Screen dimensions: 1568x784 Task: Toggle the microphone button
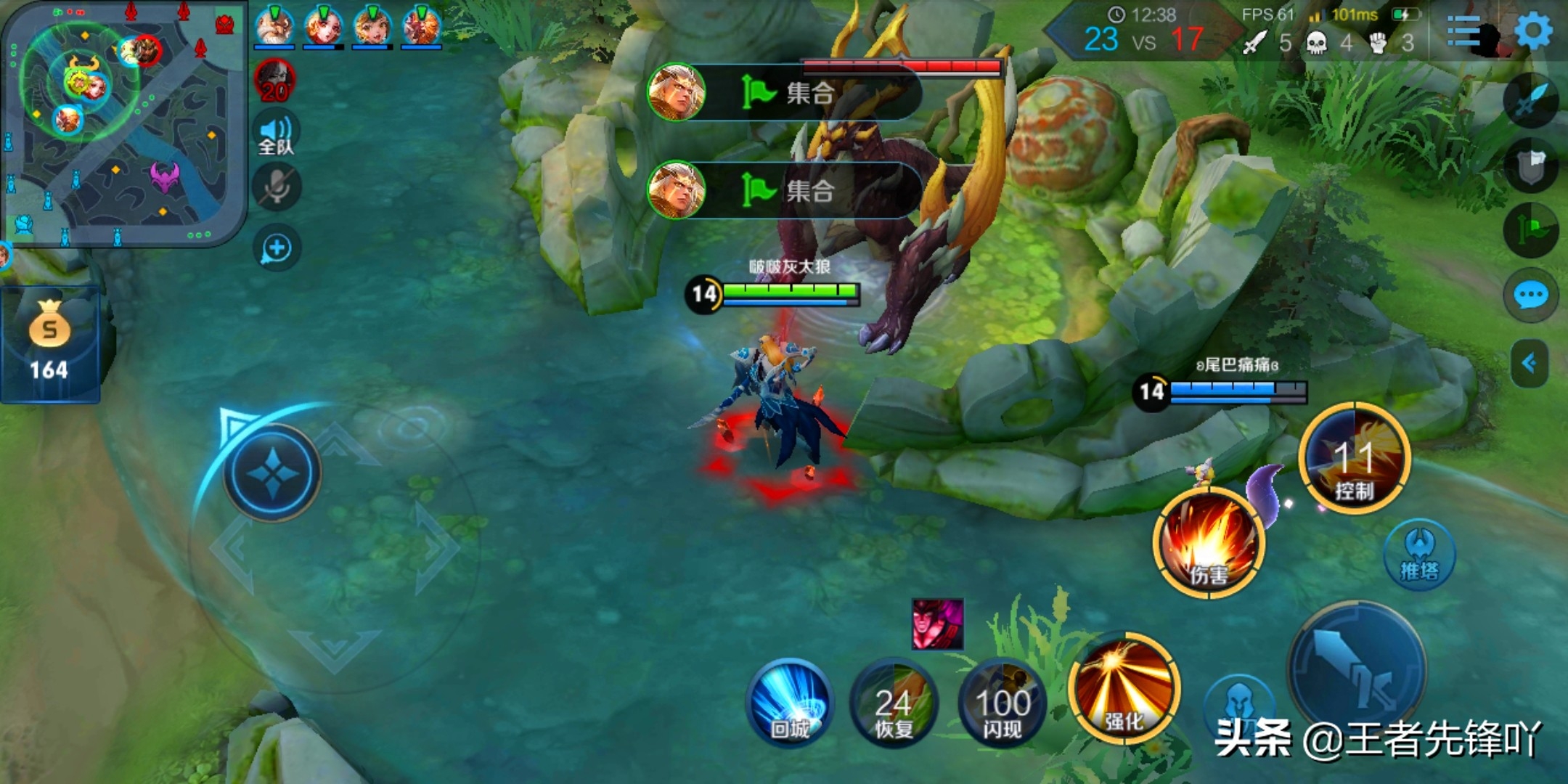click(276, 187)
